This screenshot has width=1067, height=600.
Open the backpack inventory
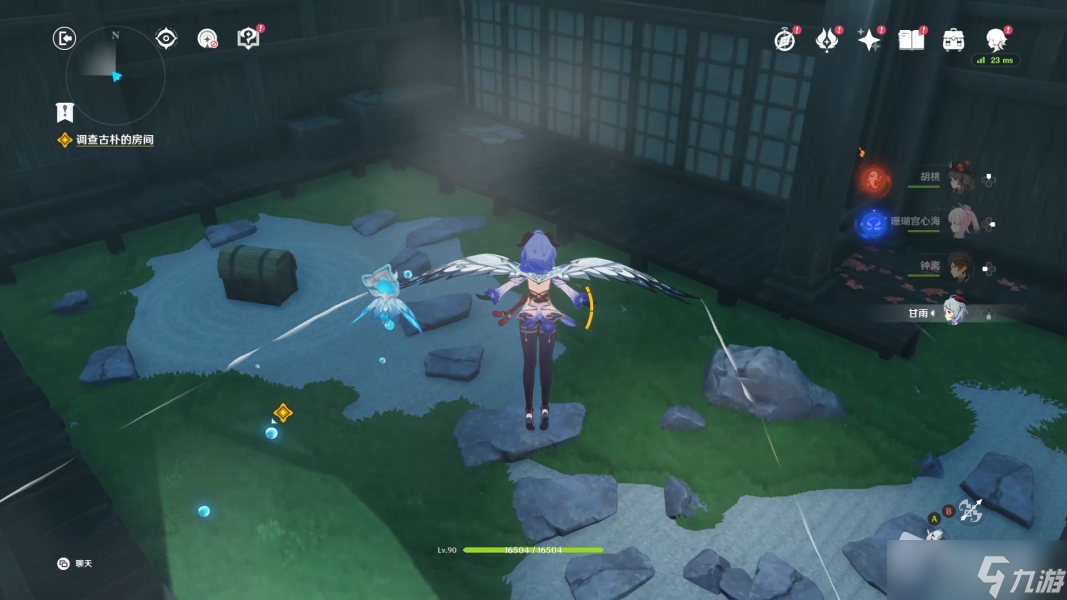click(953, 39)
